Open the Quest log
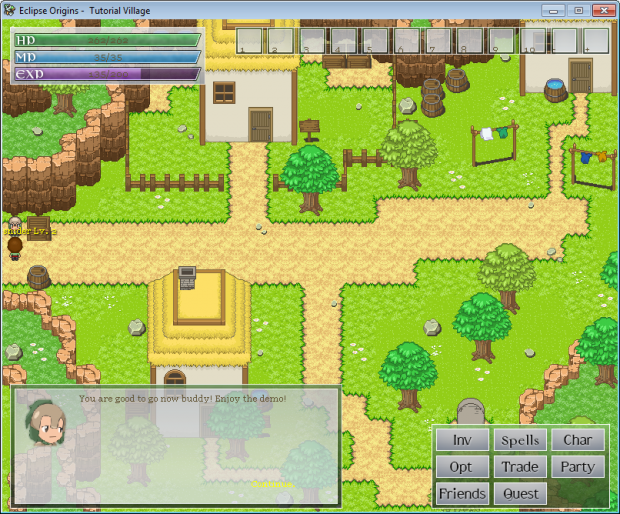The width and height of the screenshot is (620, 514). [x=520, y=494]
